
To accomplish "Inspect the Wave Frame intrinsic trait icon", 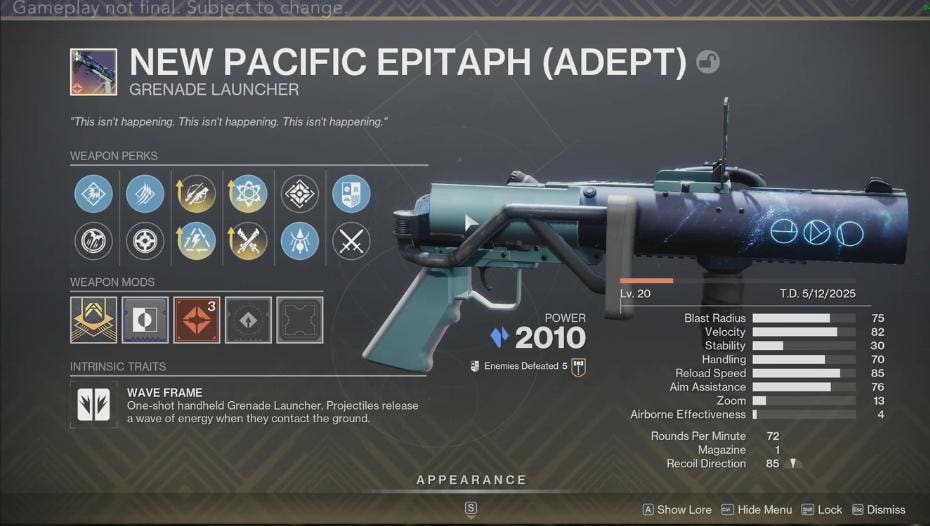I will [x=94, y=404].
